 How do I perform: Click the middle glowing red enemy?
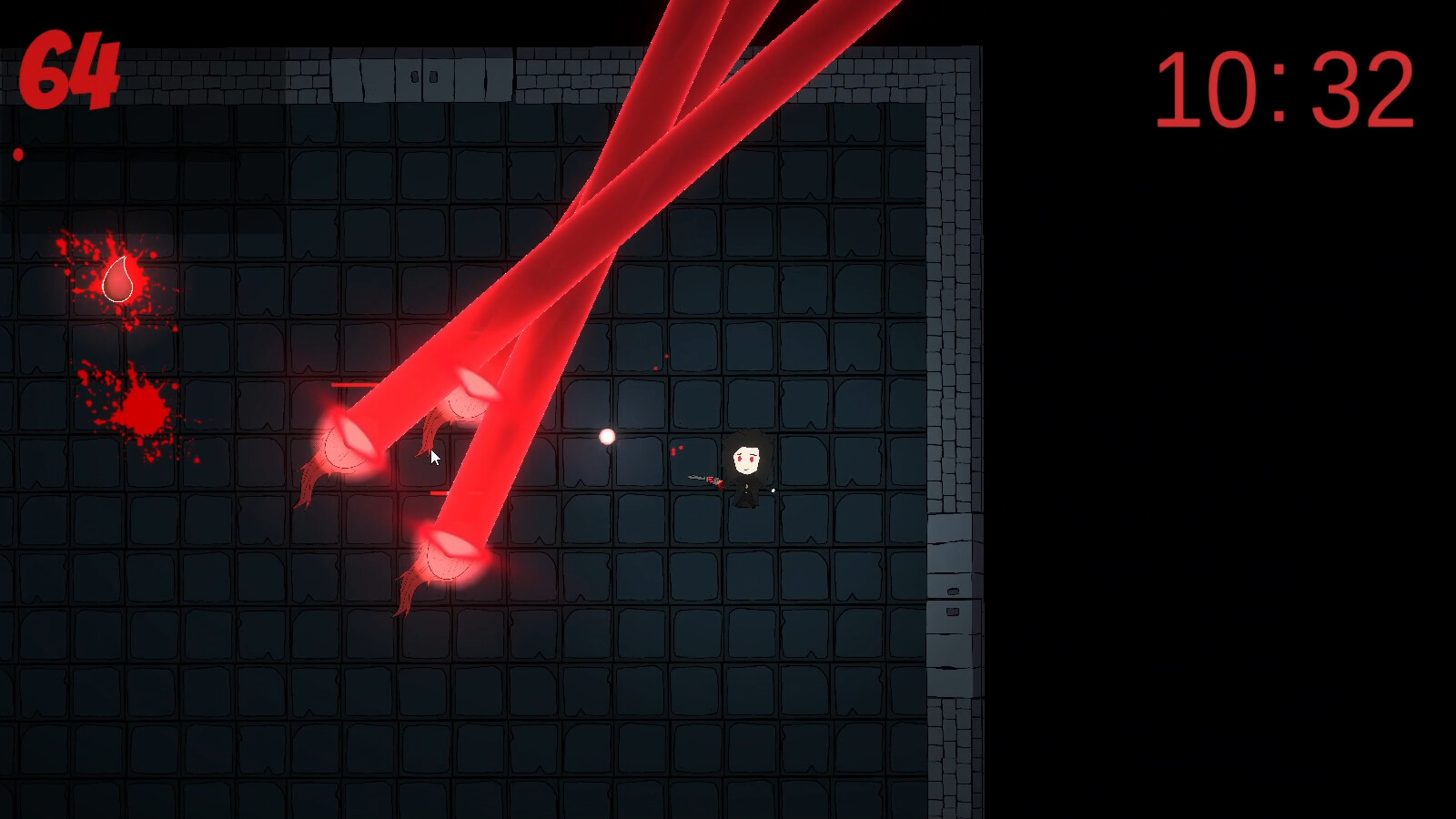click(346, 443)
